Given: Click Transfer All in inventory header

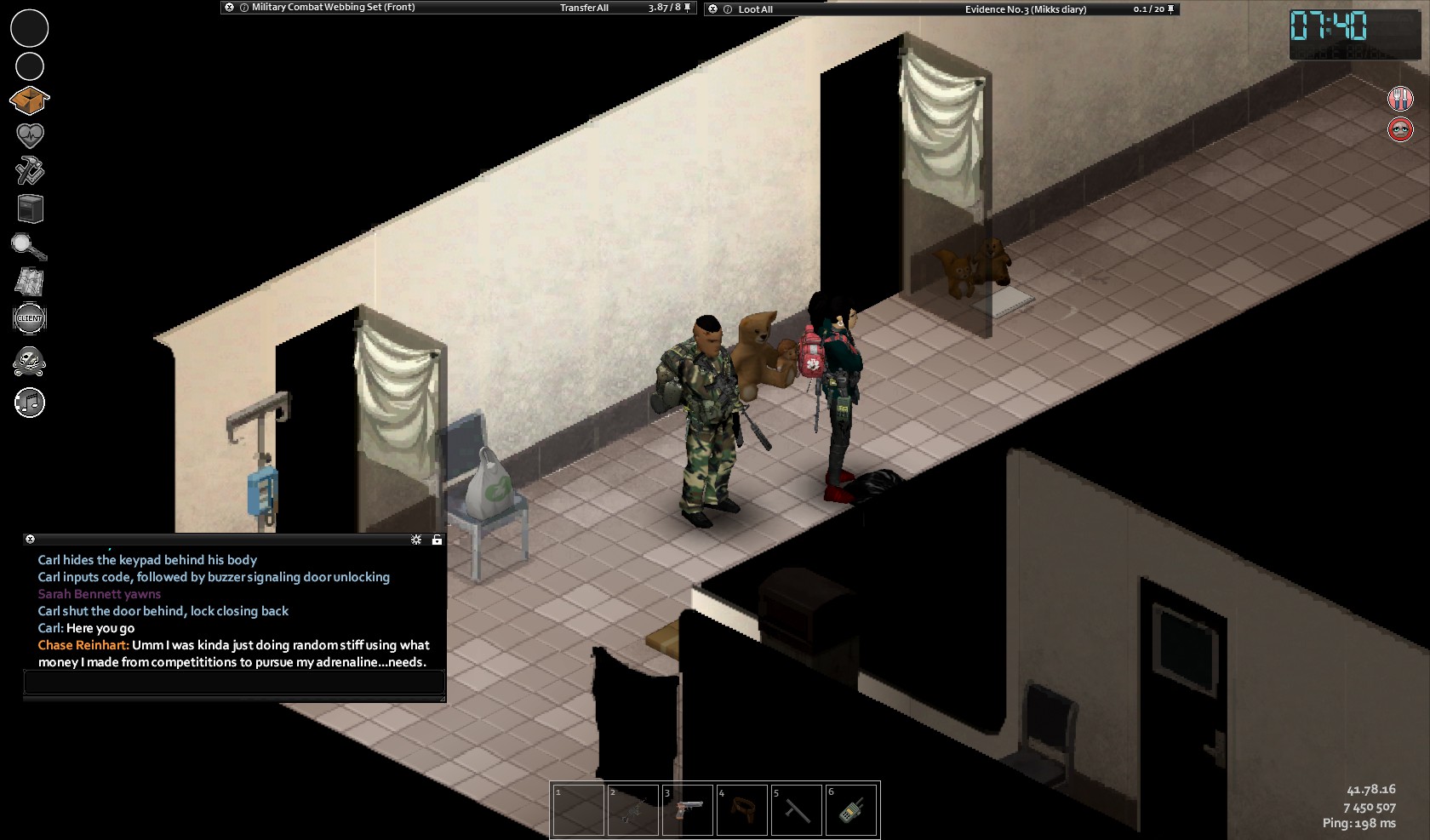Looking at the screenshot, I should click(x=584, y=8).
